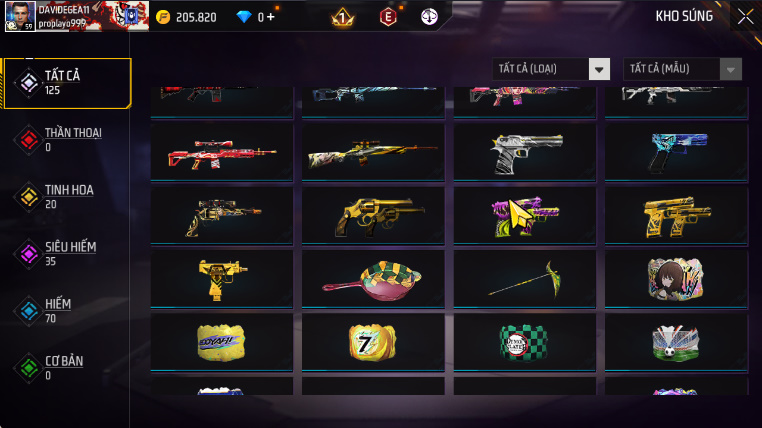Open the Thần Thoại rarity tab
The image size is (762, 428).
[x=66, y=139]
